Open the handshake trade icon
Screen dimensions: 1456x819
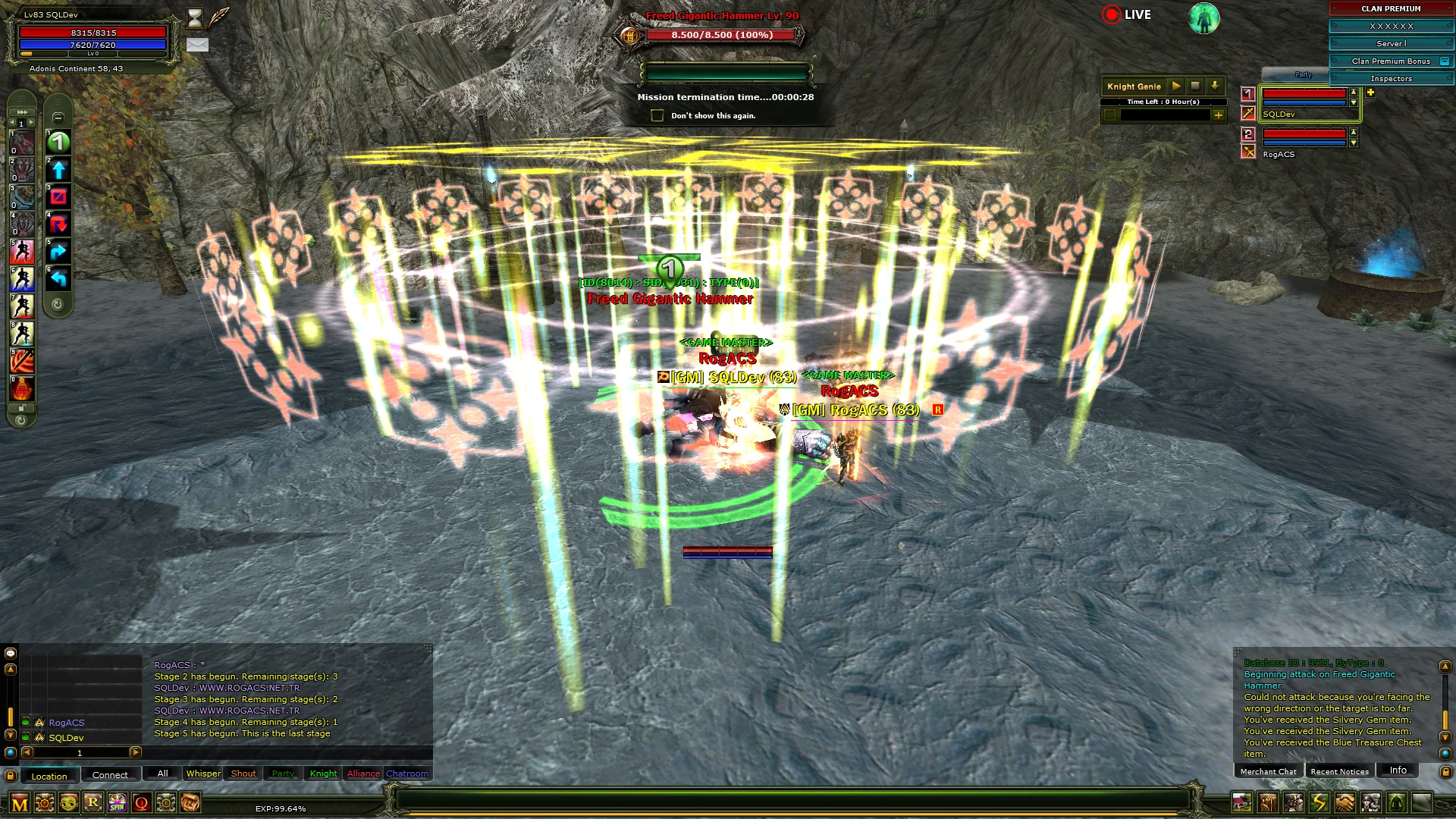click(1345, 802)
